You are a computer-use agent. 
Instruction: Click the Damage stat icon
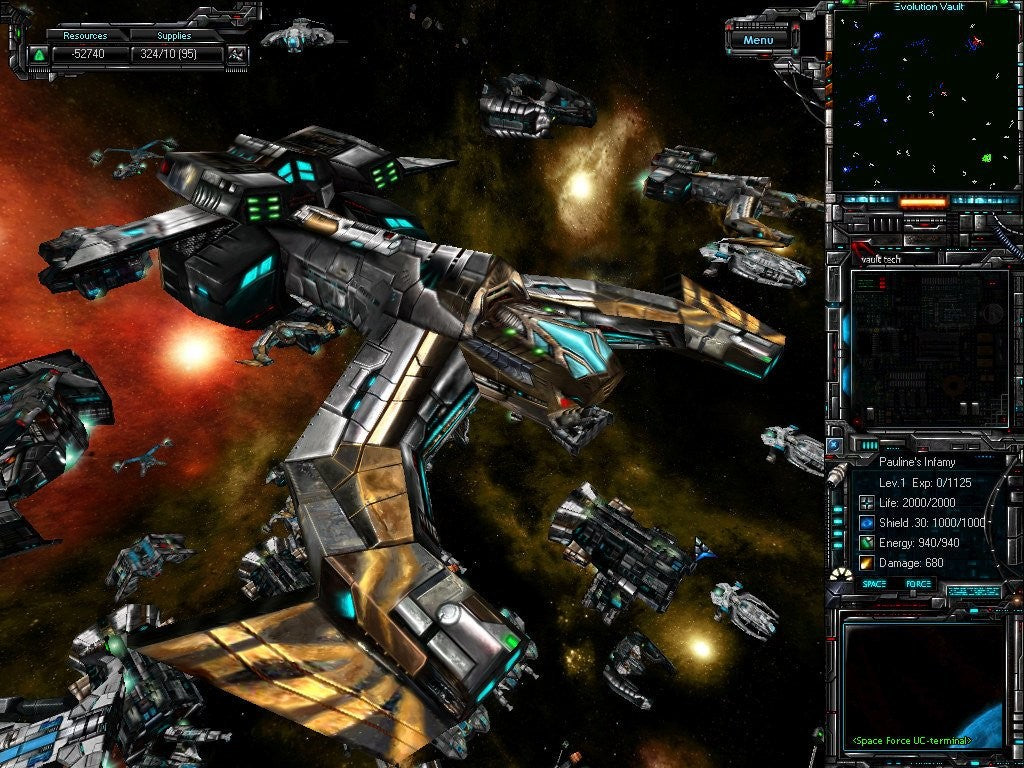[866, 562]
